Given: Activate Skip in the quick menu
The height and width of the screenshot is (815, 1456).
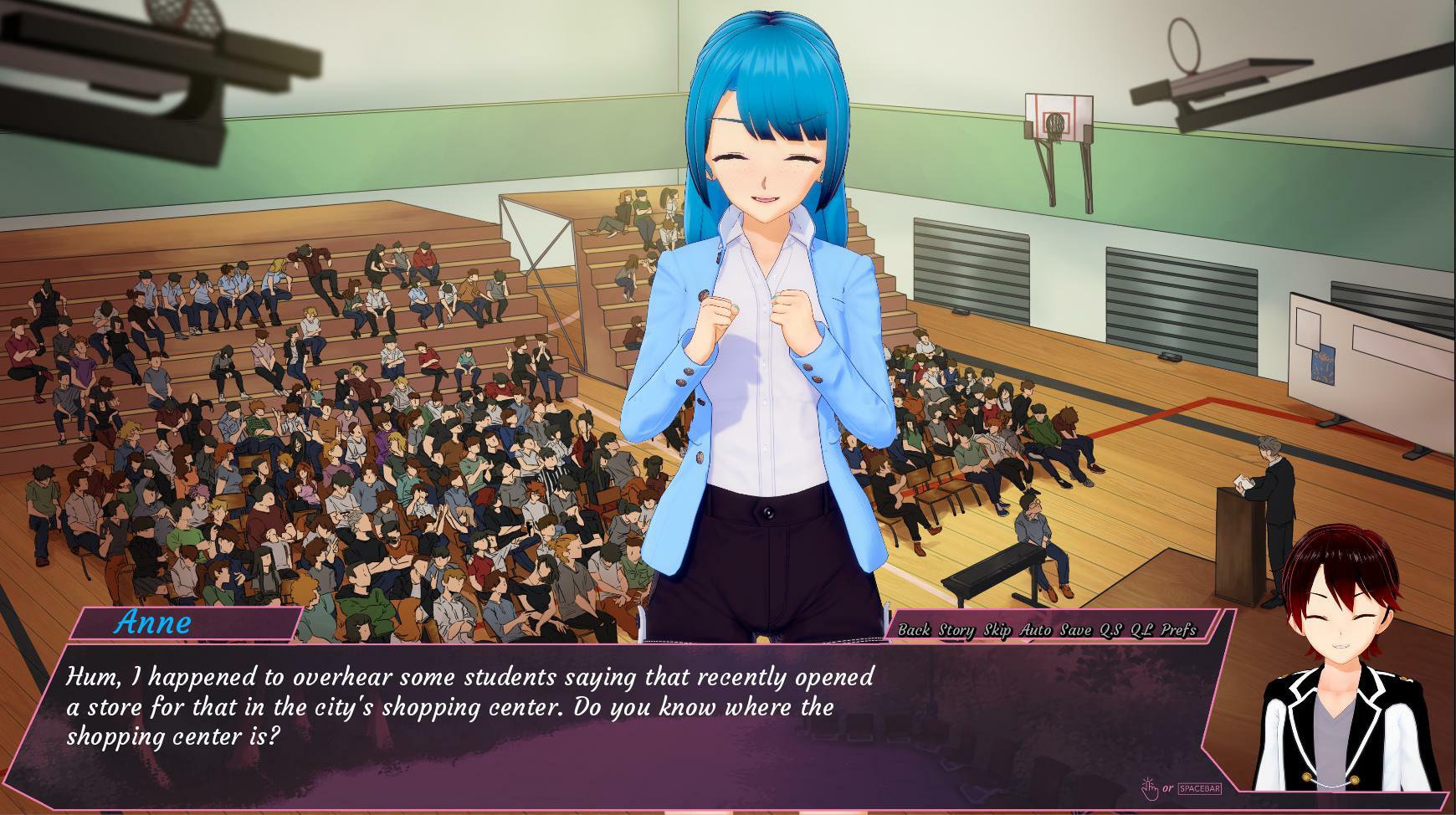Looking at the screenshot, I should [997, 630].
